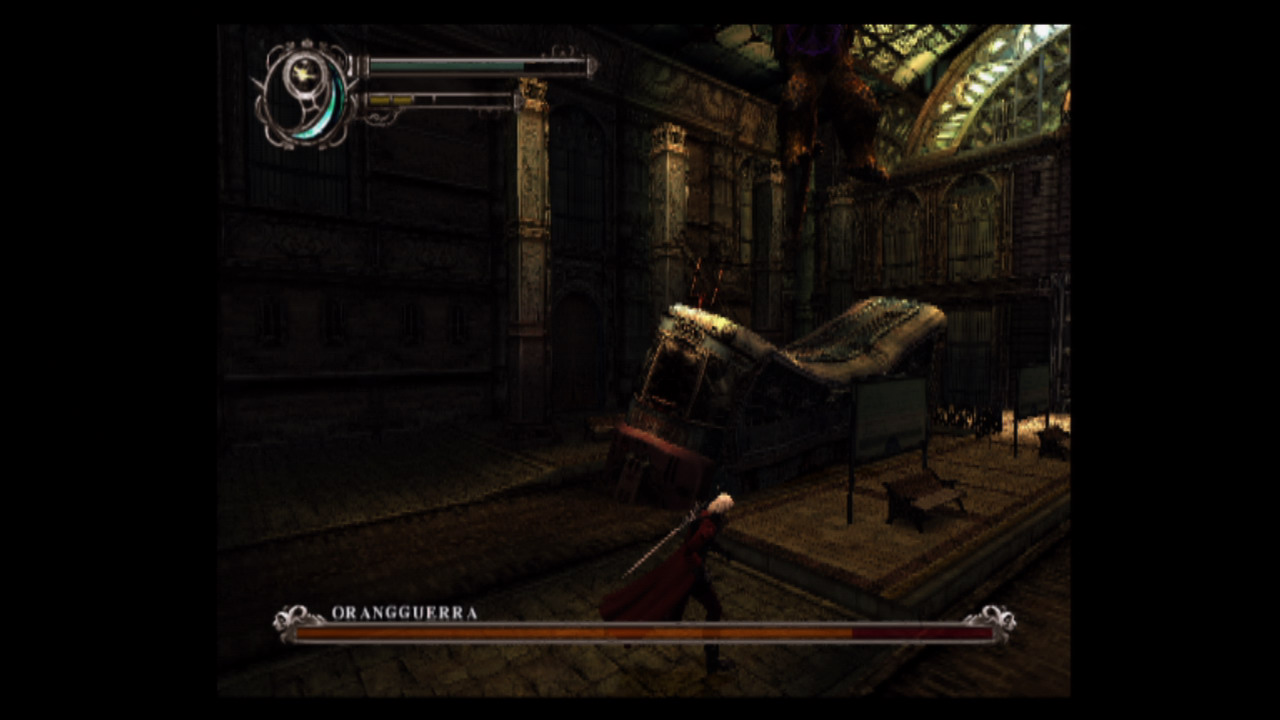Click the empty dark portion of the vitality bar
This screenshot has width=1280, height=720.
tap(555, 64)
